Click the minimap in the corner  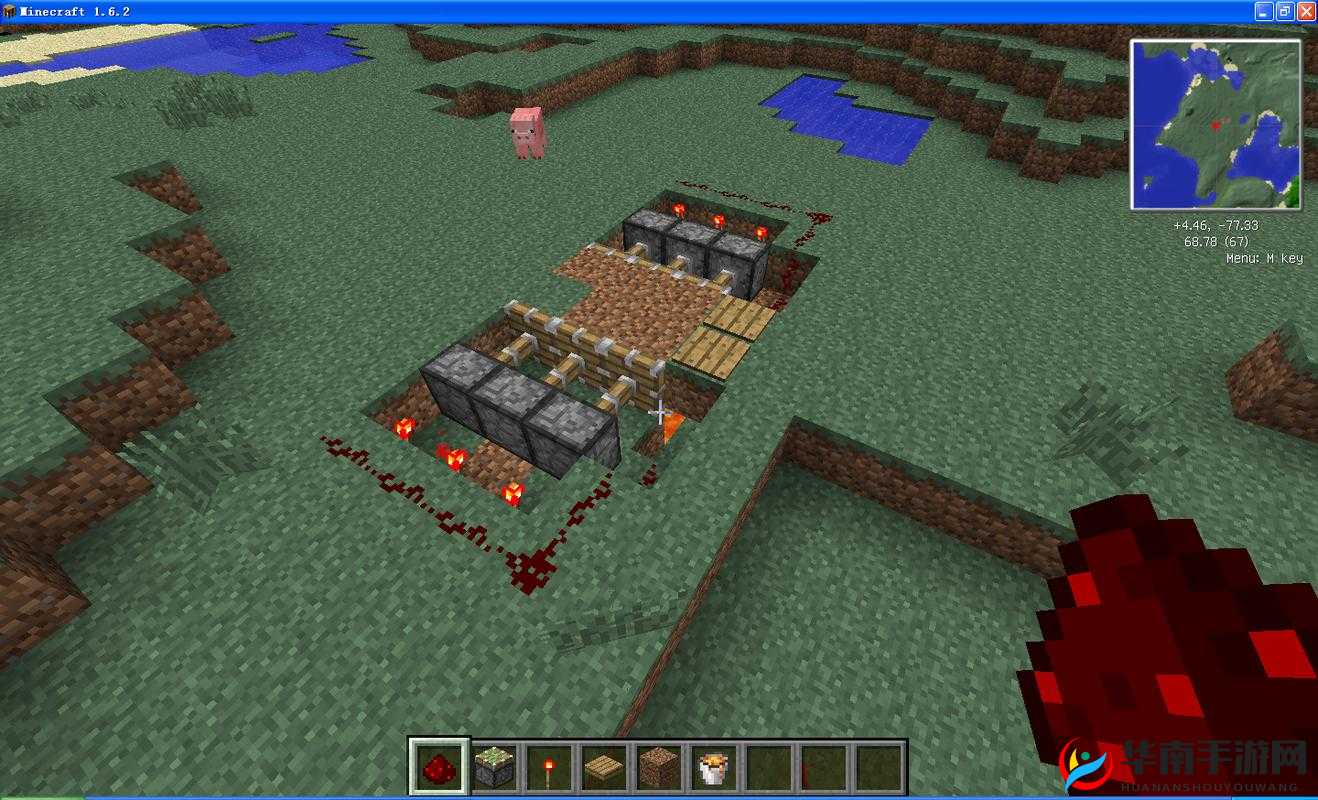point(1215,125)
